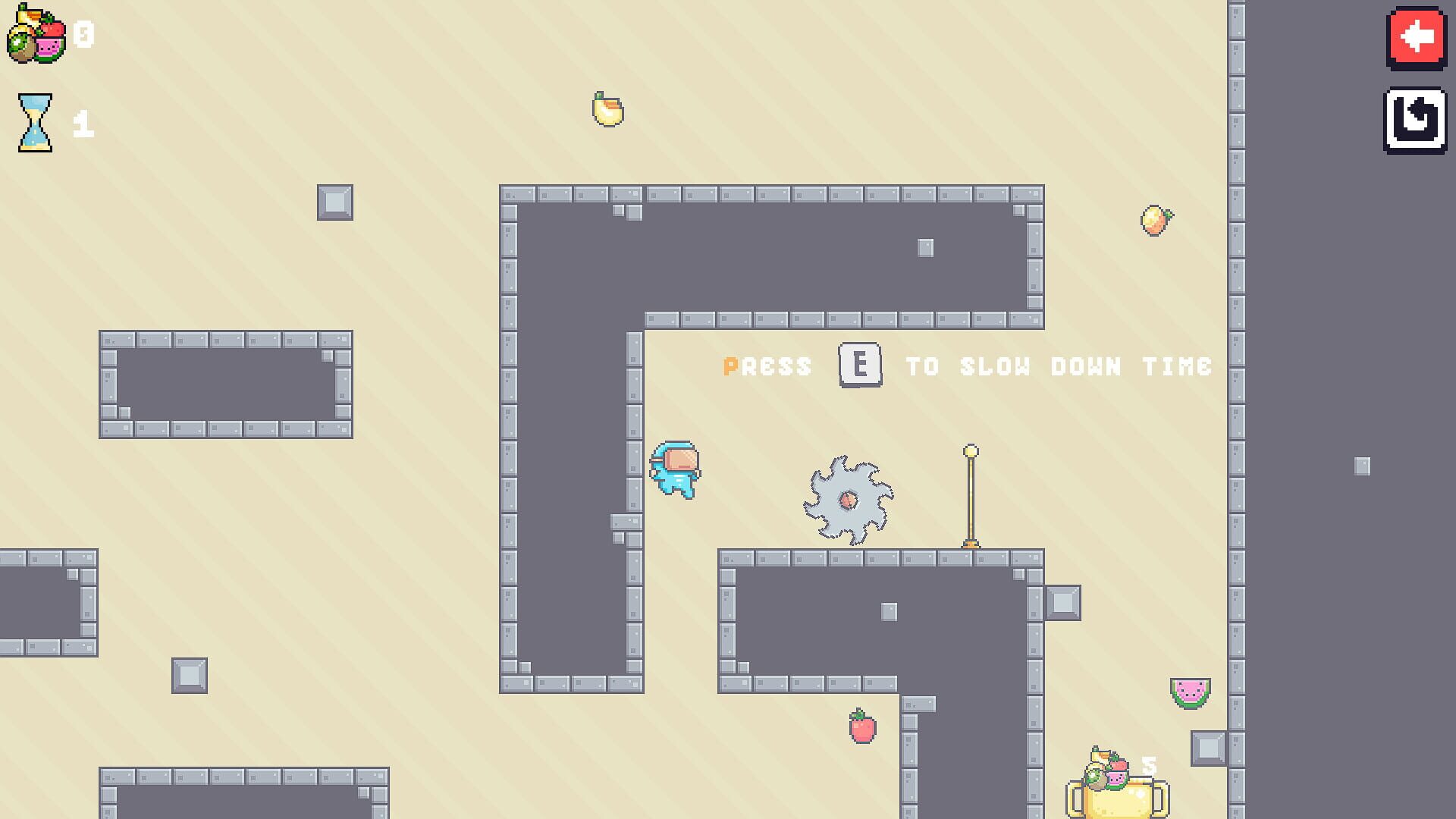Click the checkpoint pole with golden orb
Image resolution: width=1456 pixels, height=819 pixels.
point(971,493)
